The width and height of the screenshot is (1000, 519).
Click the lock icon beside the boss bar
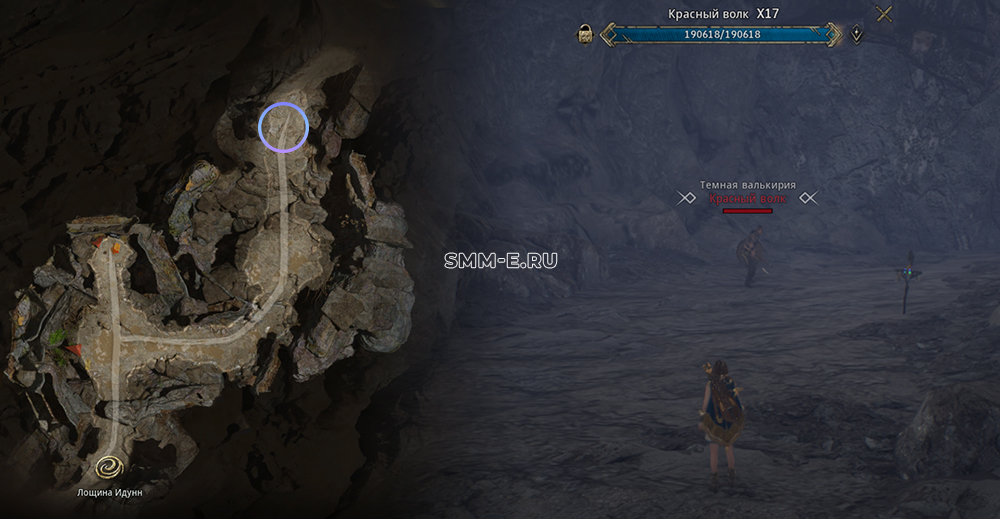(586, 35)
